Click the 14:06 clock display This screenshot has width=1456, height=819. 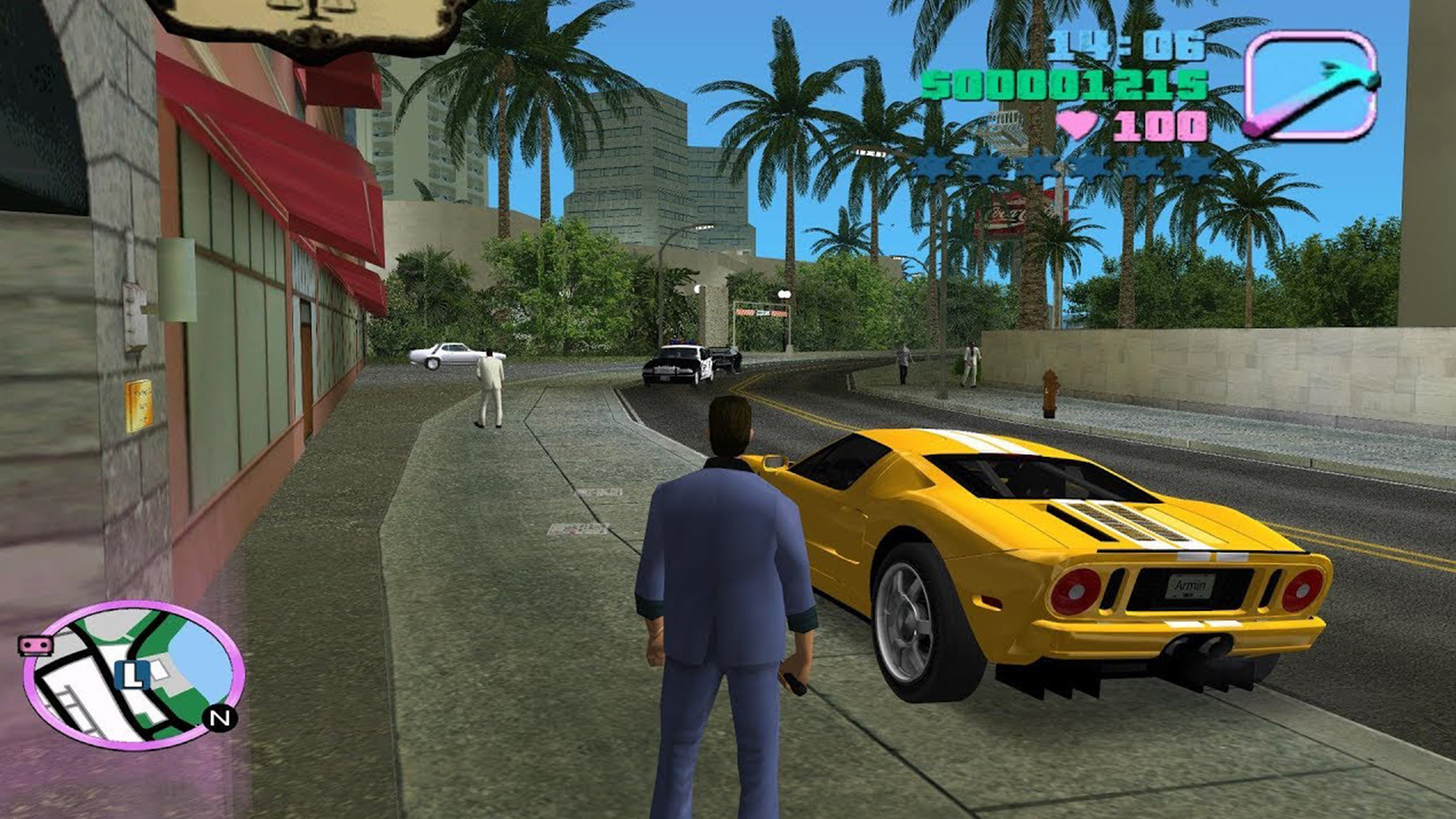point(1128,47)
